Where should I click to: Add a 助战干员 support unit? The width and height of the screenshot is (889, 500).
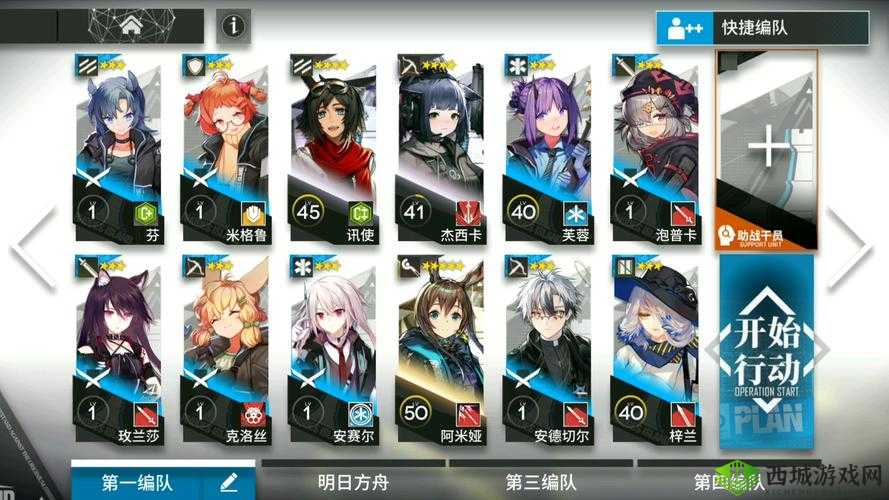point(768,150)
